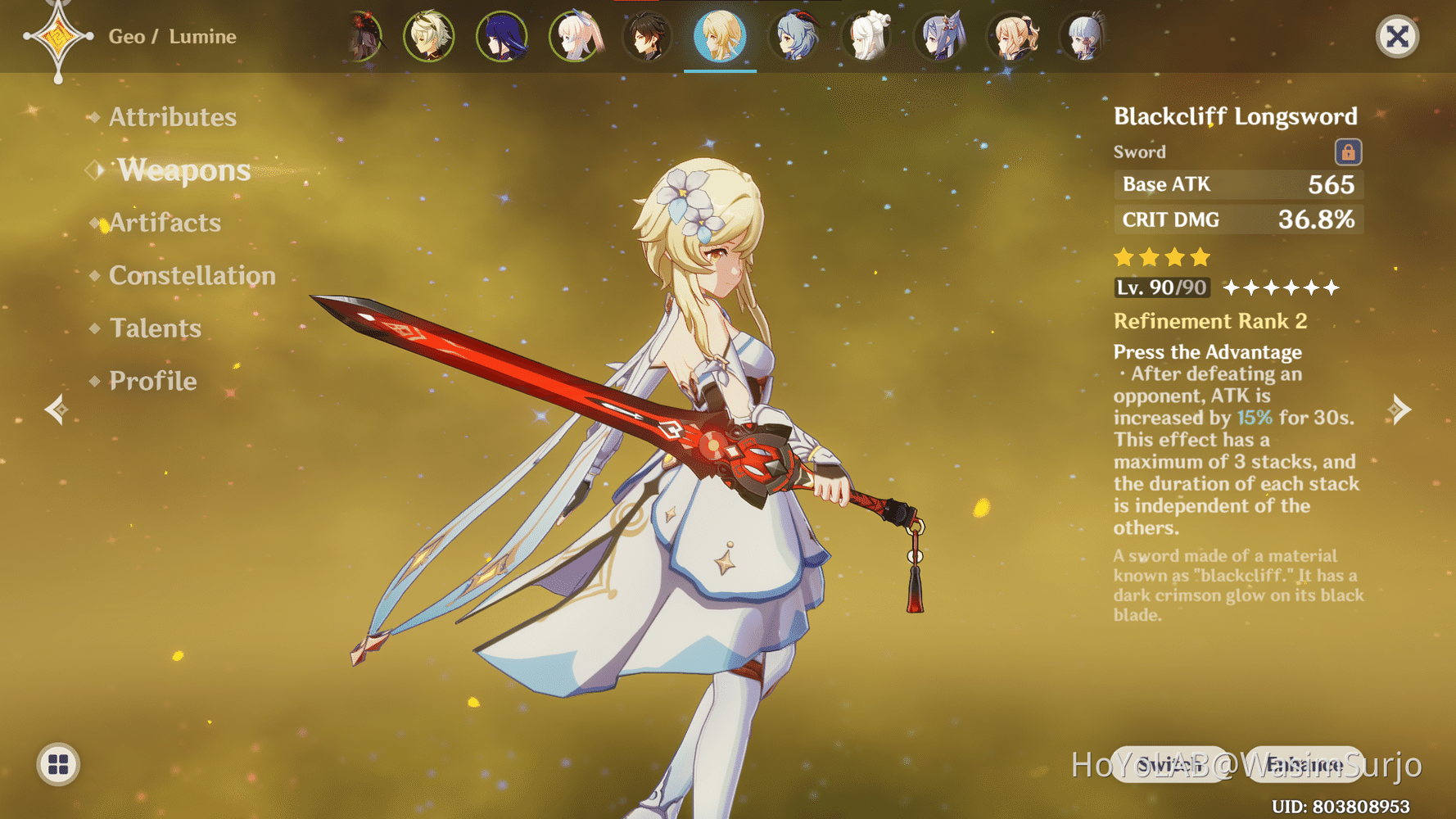Open party setup with the grid icon
This screenshot has width=1456, height=819.
pos(58,766)
